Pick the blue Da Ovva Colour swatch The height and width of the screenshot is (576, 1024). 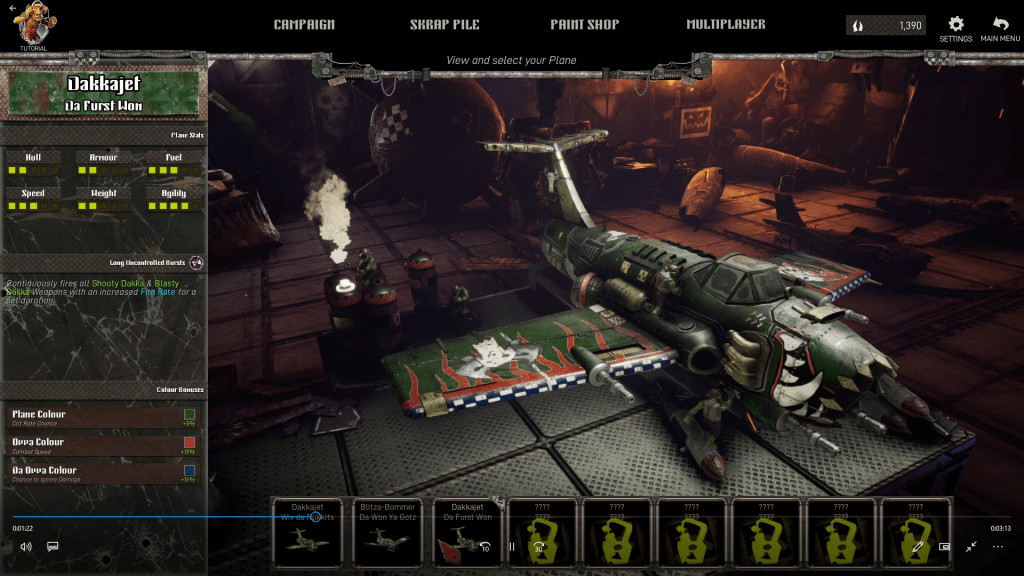tap(190, 470)
